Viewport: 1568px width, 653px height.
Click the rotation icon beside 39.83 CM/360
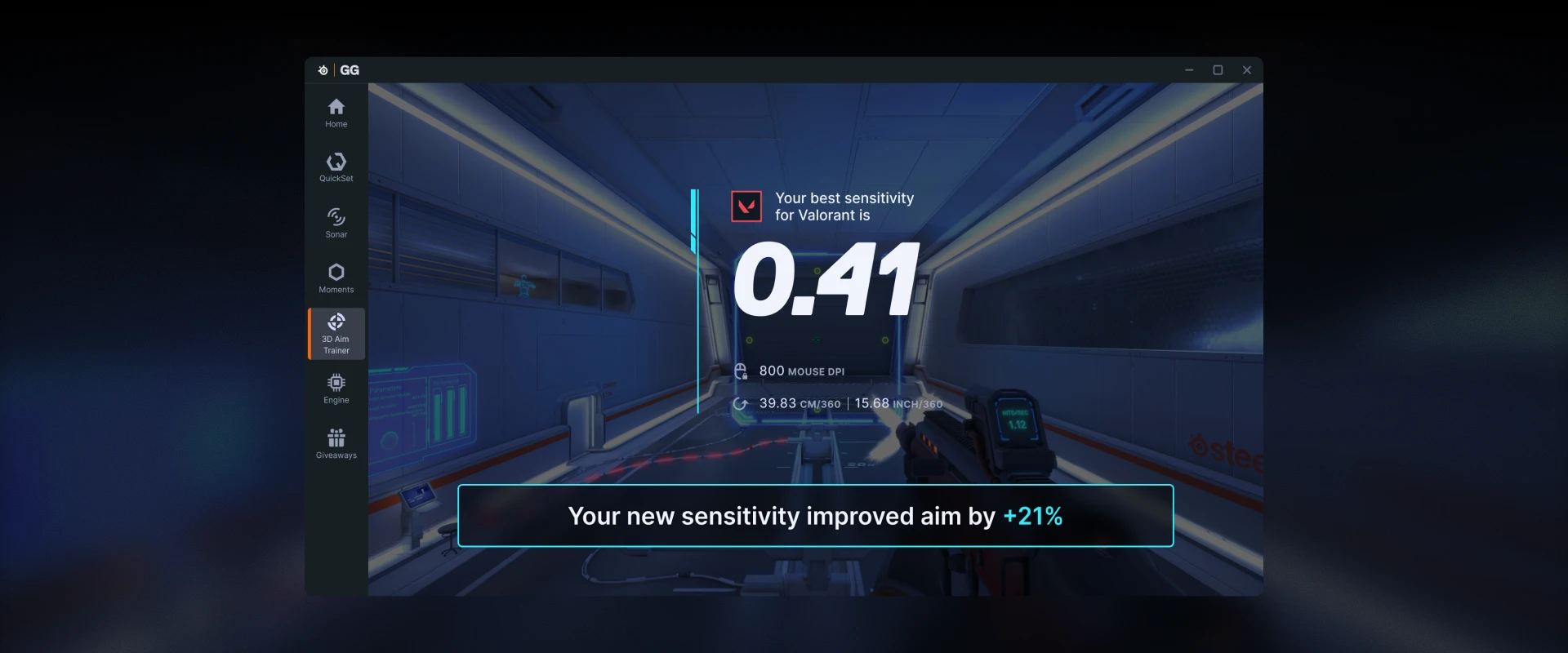pos(742,403)
